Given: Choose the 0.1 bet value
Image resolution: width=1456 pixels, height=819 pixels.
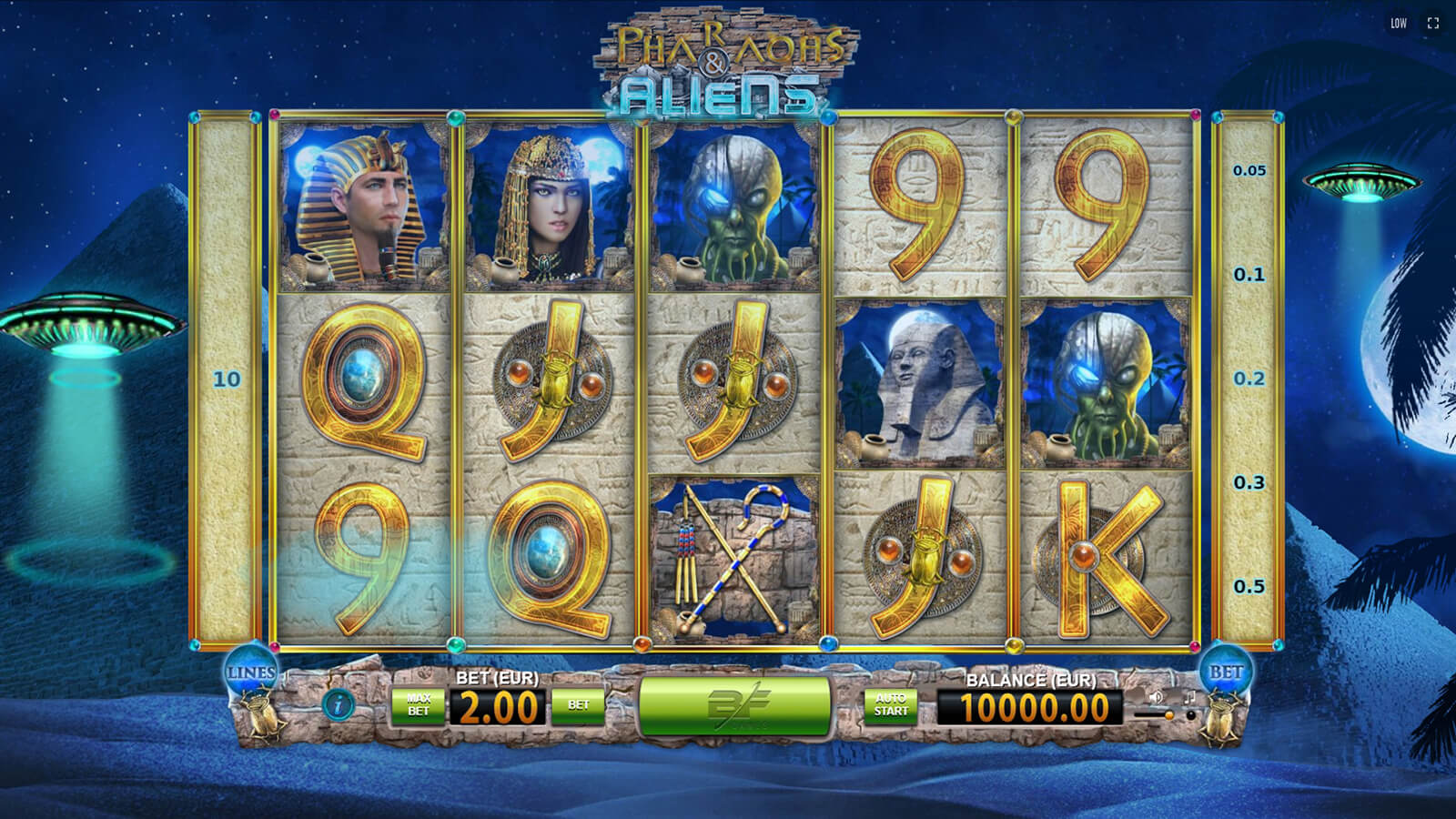Looking at the screenshot, I should 1249,274.
